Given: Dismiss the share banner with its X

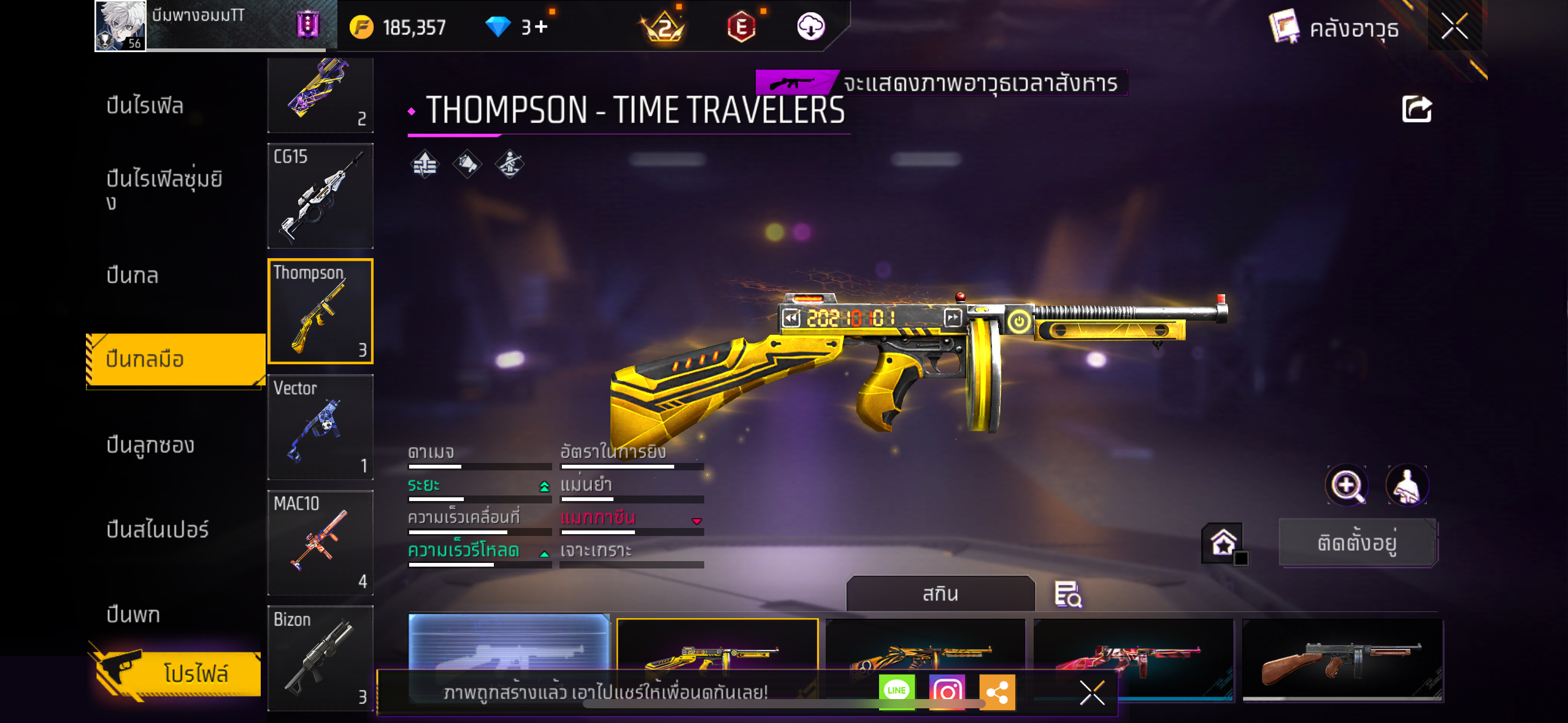Looking at the screenshot, I should click(1092, 692).
